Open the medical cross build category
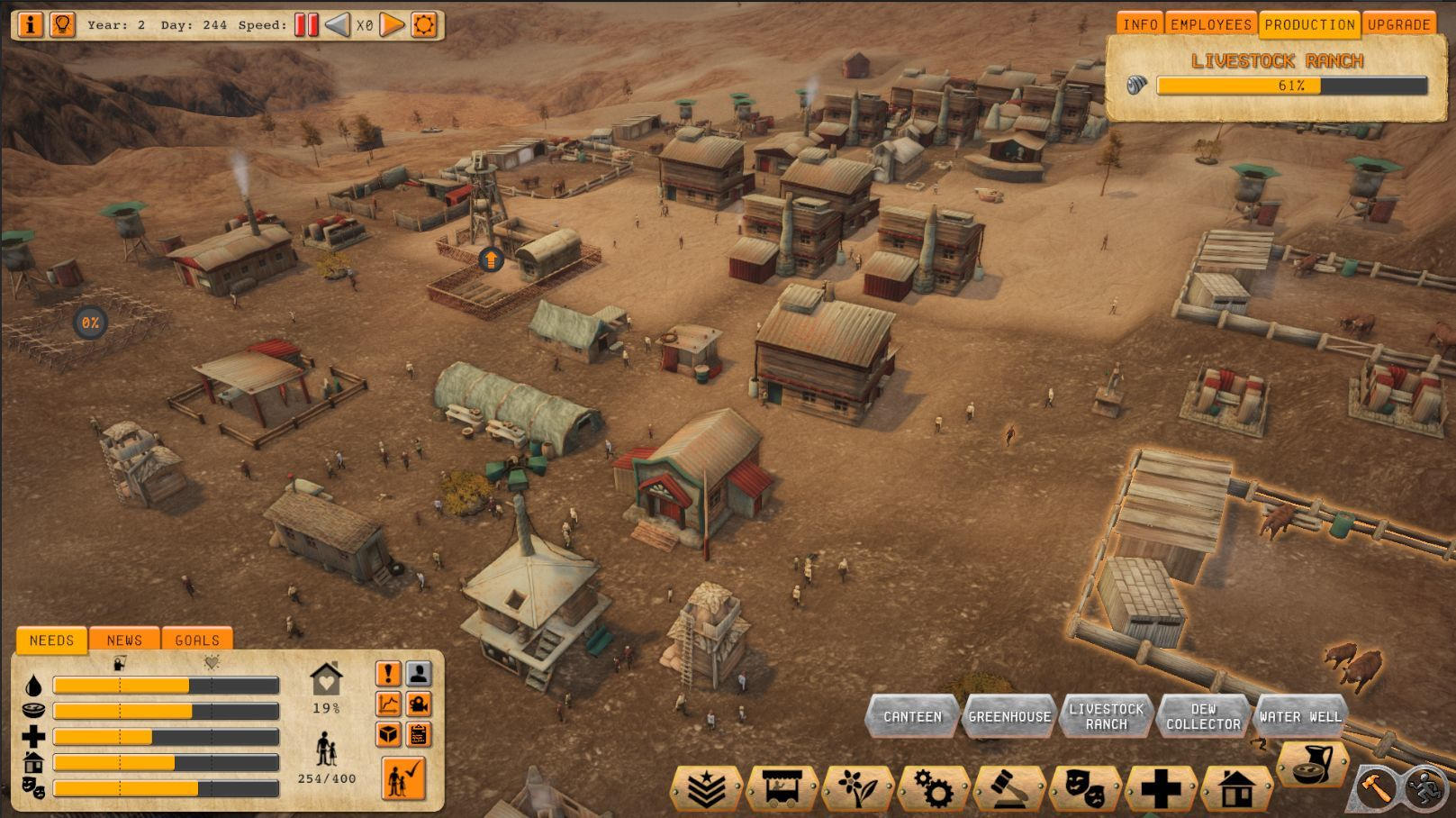The image size is (1456, 818). click(1161, 789)
